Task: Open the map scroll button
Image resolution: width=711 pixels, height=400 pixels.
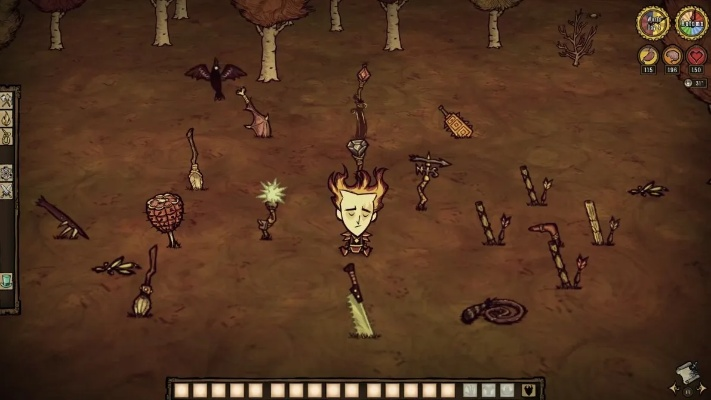Action: (x=686, y=372)
